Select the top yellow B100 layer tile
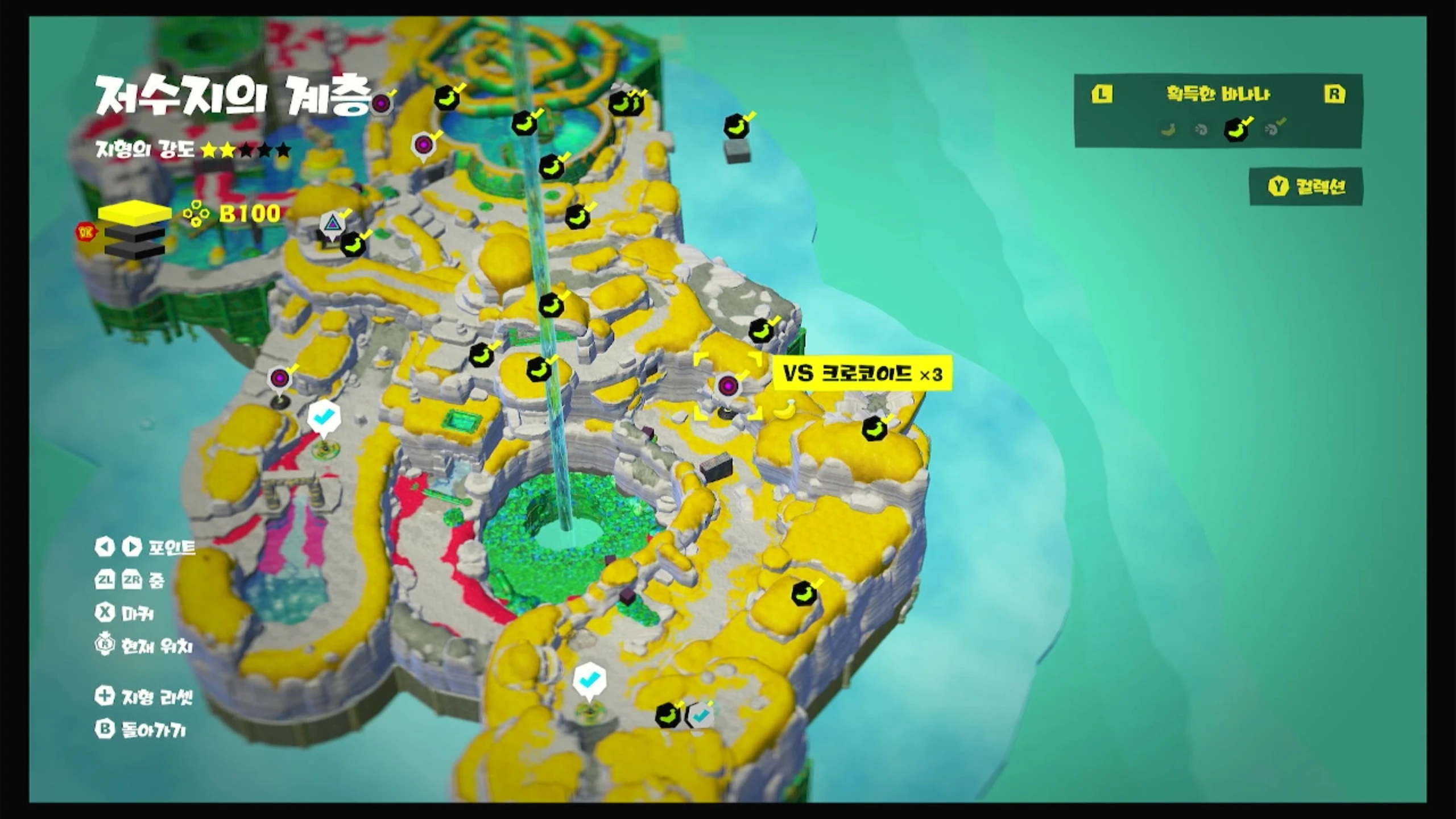This screenshot has height=819, width=1456. (135, 213)
